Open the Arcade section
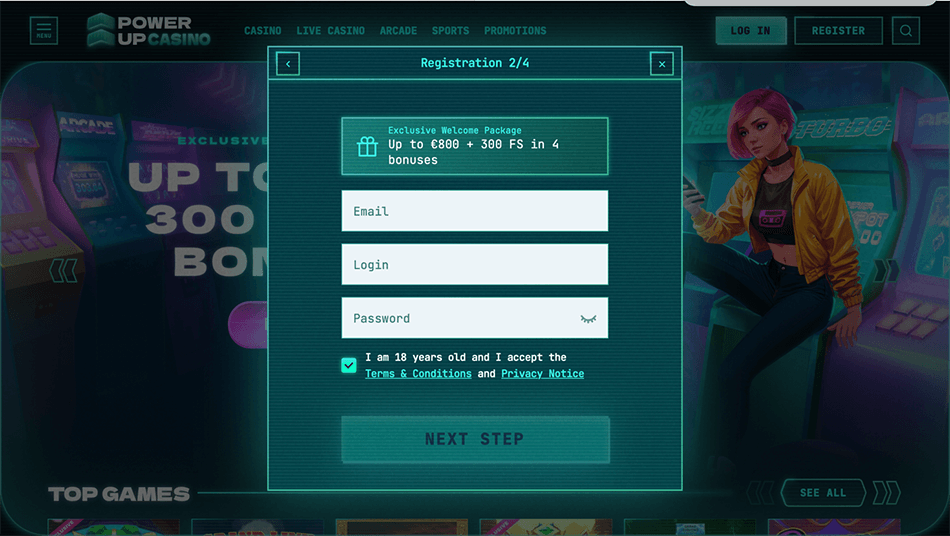 click(x=398, y=31)
